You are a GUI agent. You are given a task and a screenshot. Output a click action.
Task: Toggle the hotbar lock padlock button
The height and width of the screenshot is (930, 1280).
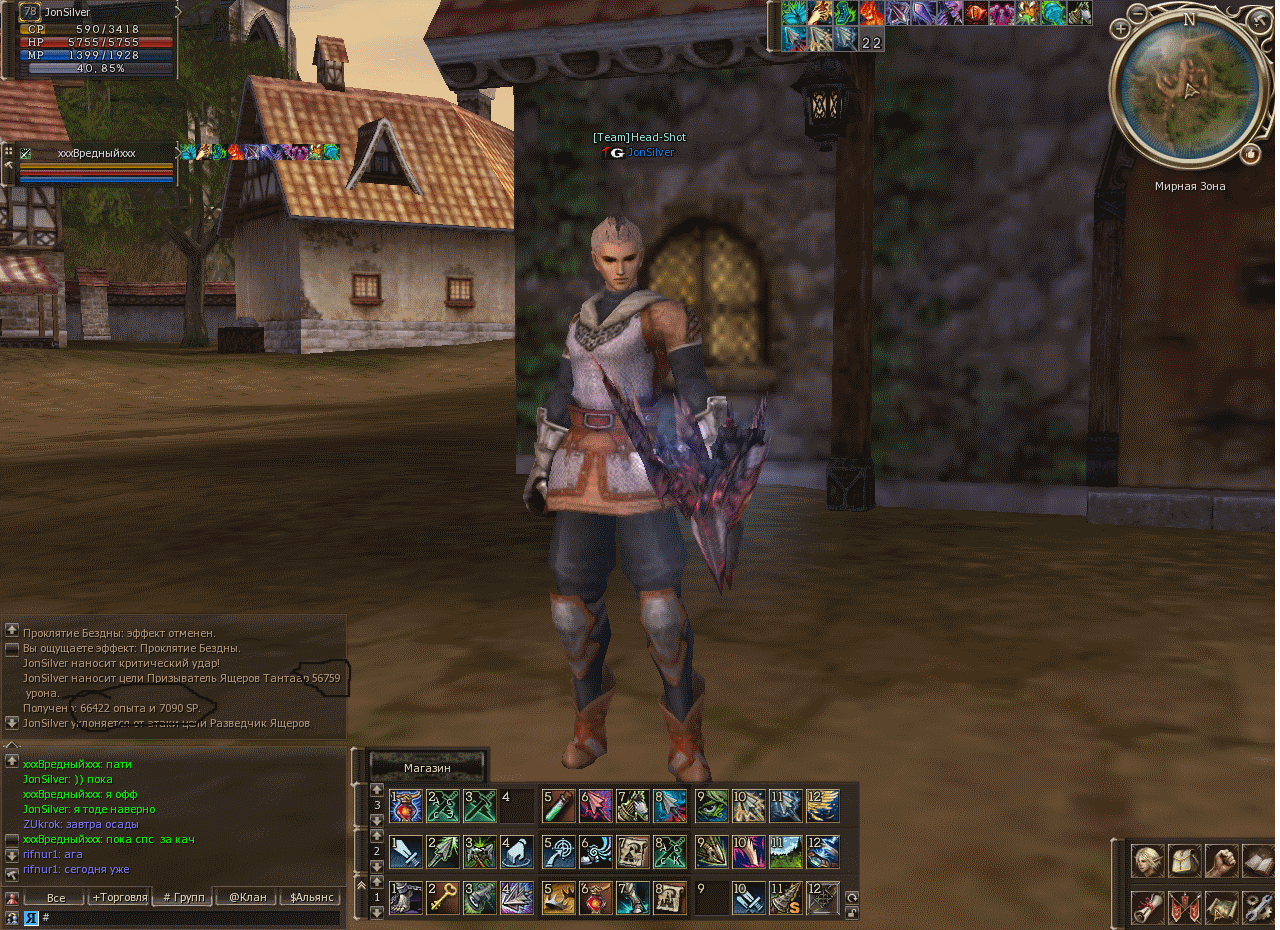[x=852, y=912]
